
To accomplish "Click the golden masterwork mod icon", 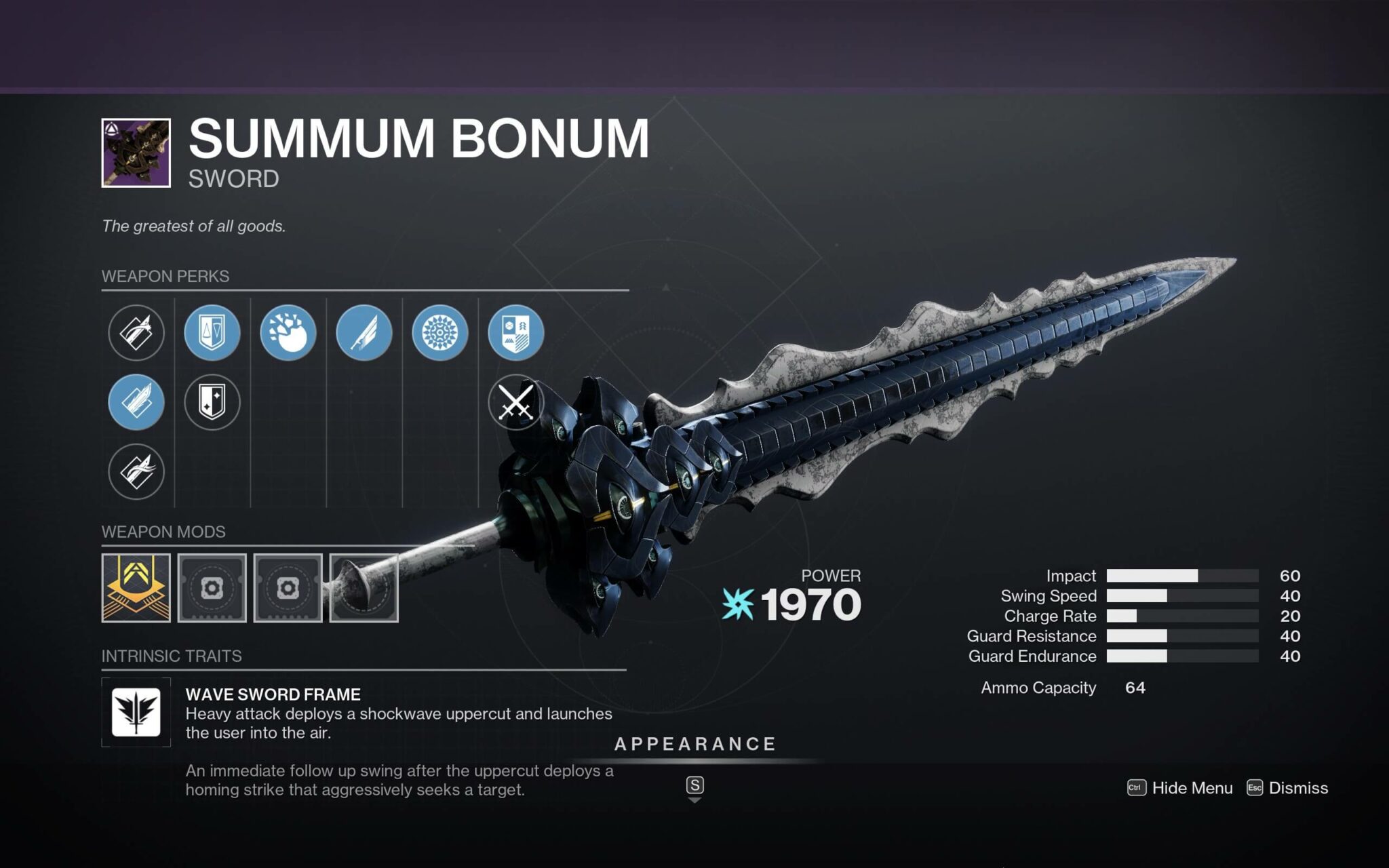I will point(136,587).
